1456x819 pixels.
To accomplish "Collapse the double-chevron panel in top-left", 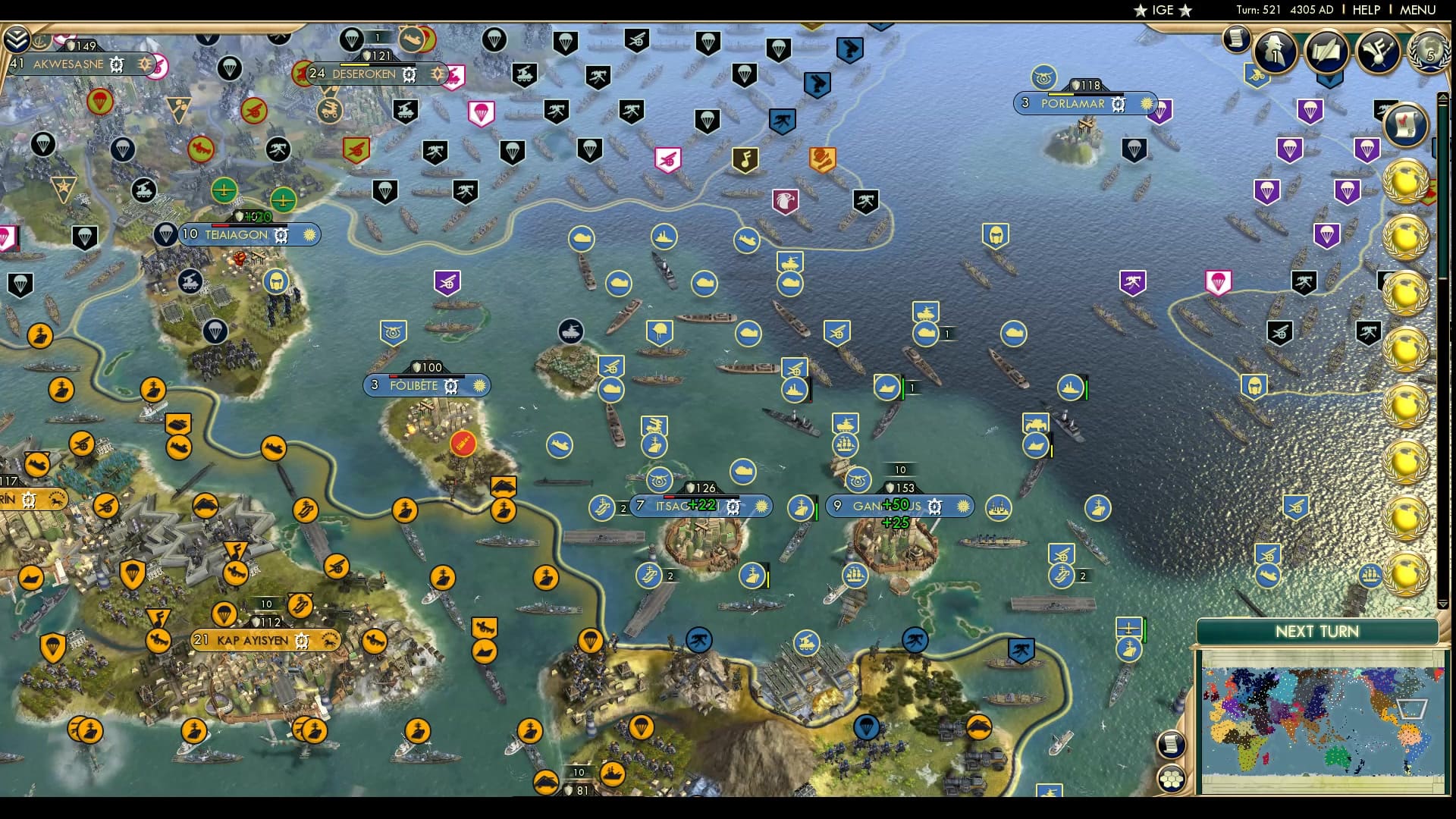I will [x=17, y=38].
